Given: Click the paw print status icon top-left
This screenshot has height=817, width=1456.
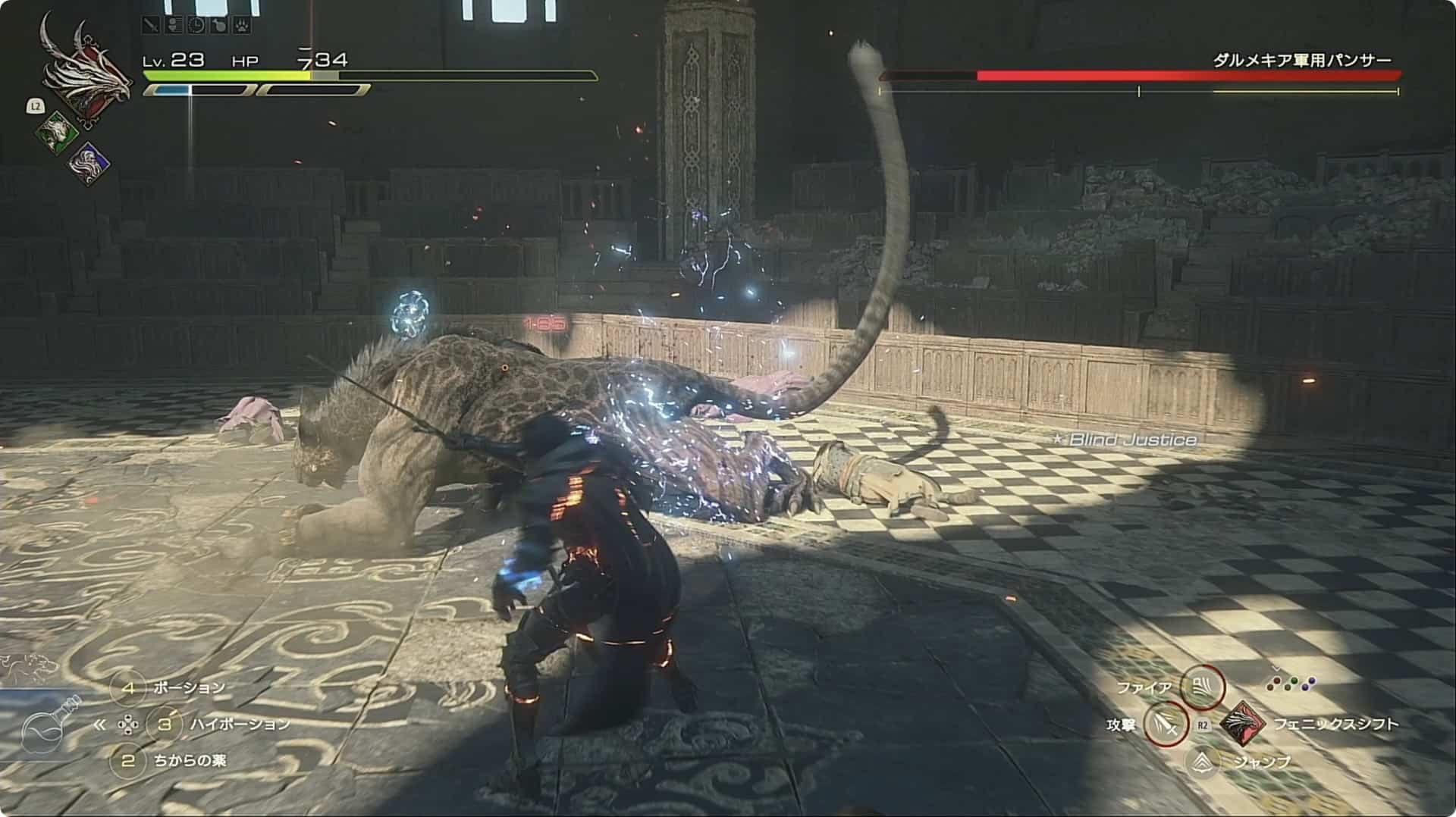Looking at the screenshot, I should [241, 26].
